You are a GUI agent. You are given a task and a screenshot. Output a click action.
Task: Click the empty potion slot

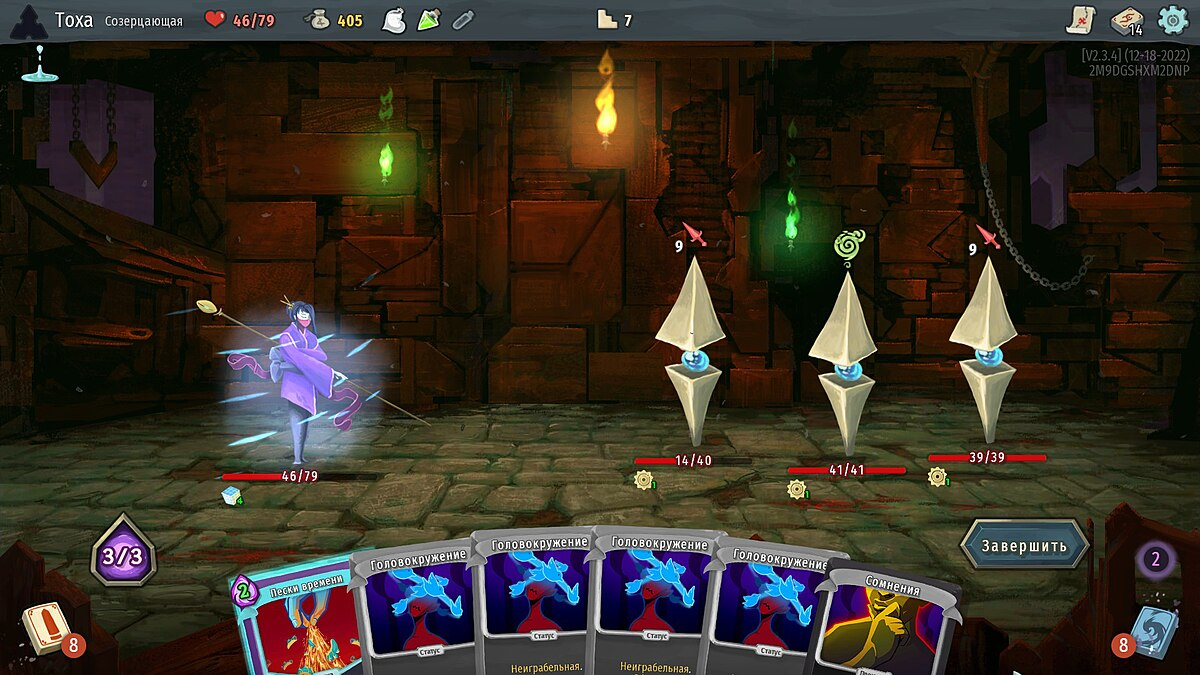tap(462, 20)
